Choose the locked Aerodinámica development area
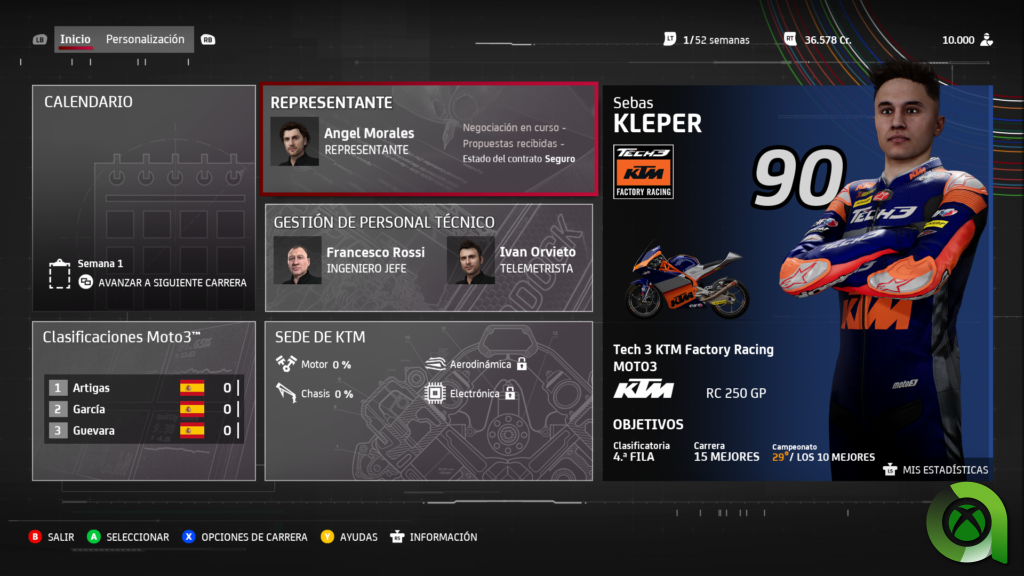The width and height of the screenshot is (1024, 576). pyautogui.click(x=475, y=364)
